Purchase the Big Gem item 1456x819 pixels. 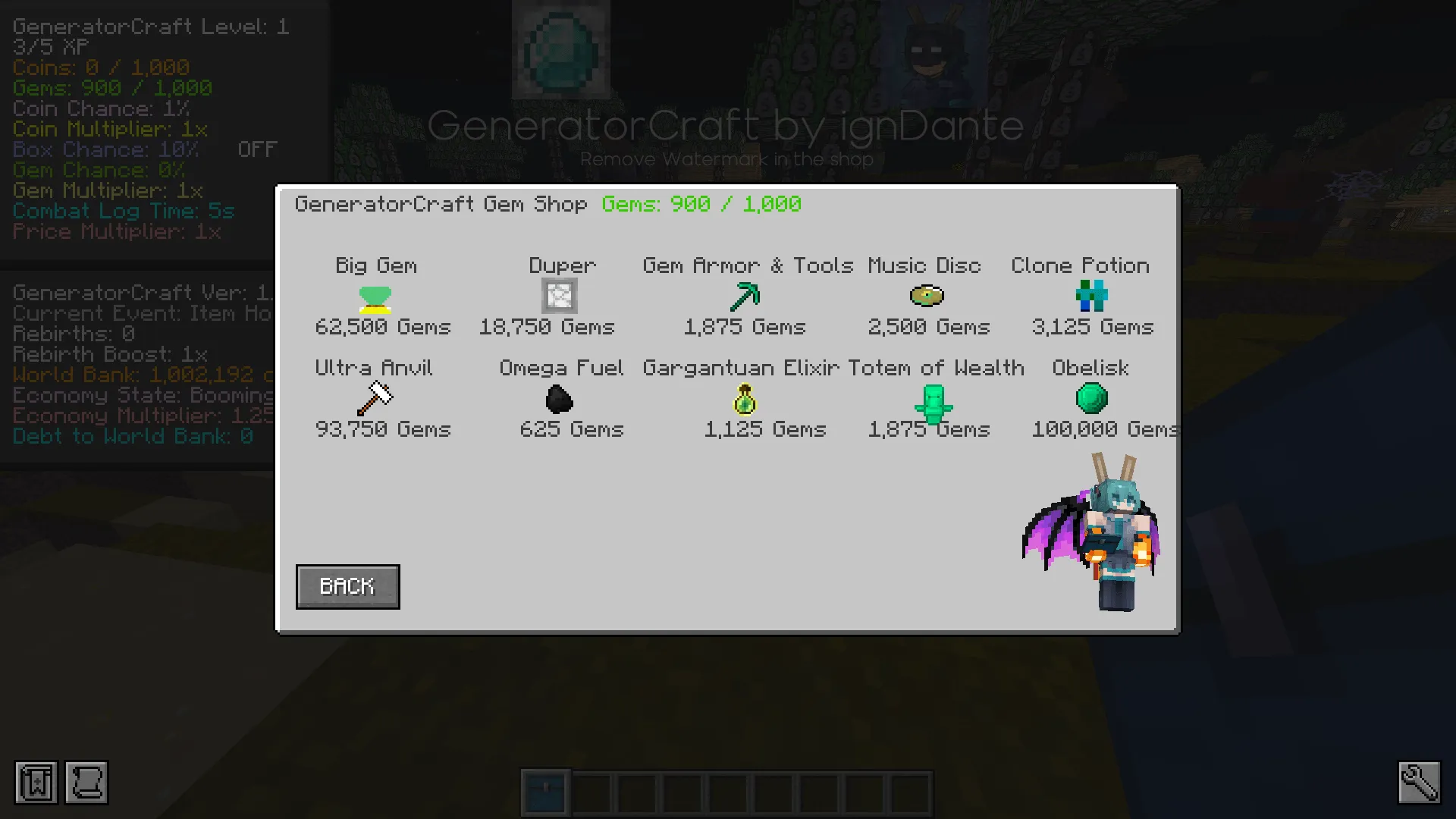coord(375,301)
